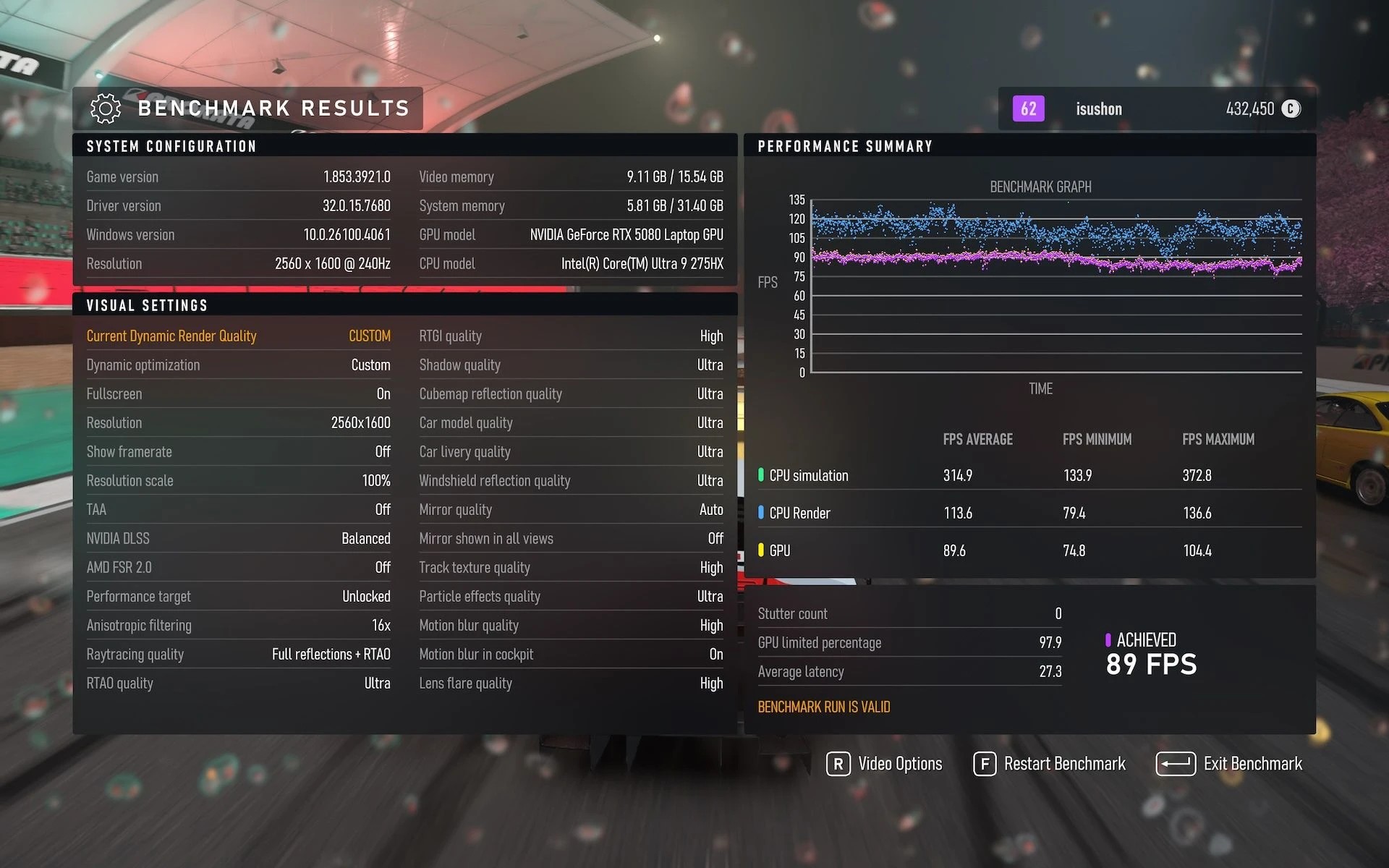Click the purple player level badge showing 62
This screenshot has width=1389, height=868.
(1027, 109)
